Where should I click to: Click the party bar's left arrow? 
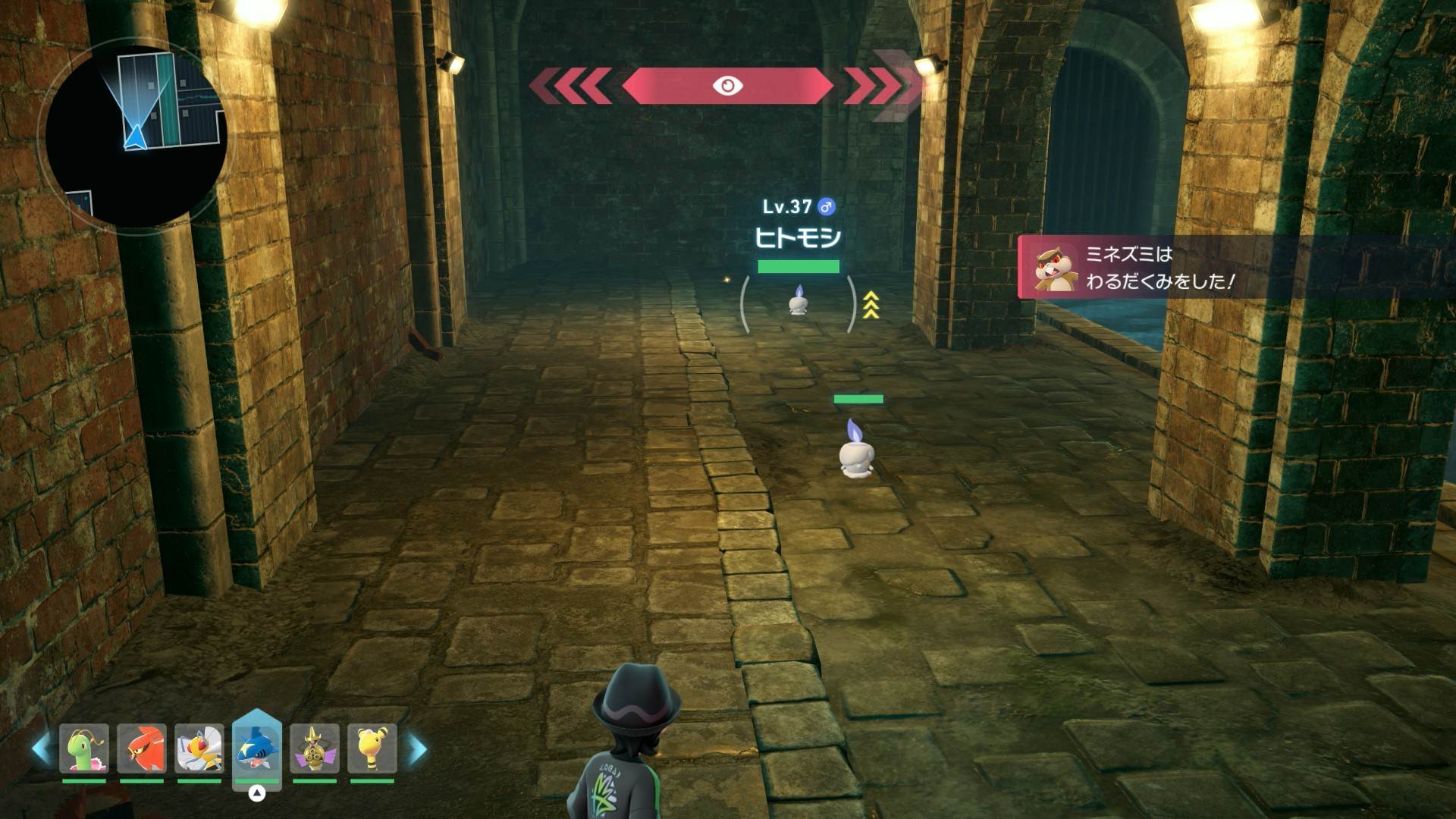click(x=42, y=749)
